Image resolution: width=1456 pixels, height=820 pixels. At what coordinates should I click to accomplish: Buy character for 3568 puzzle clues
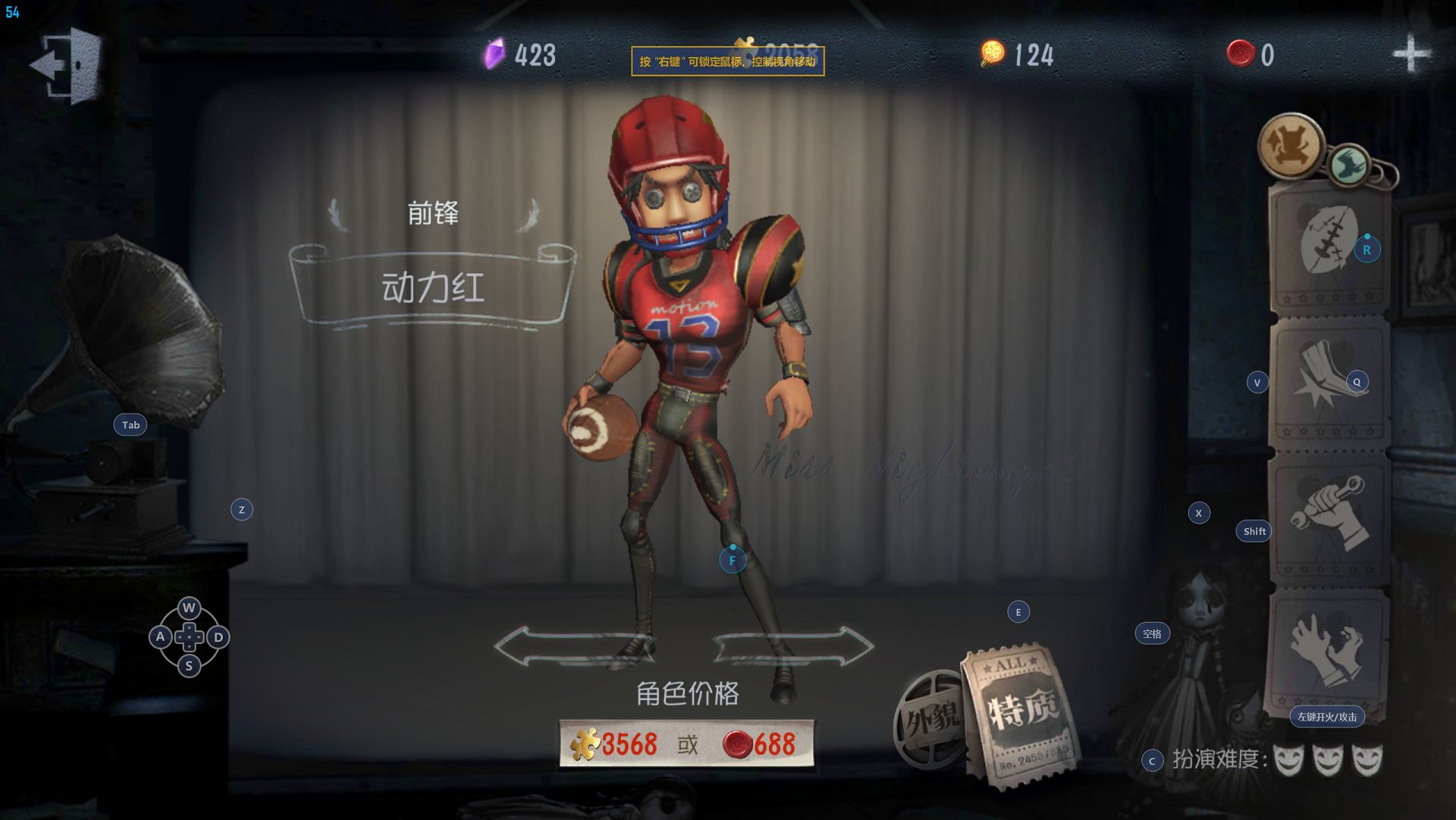616,744
